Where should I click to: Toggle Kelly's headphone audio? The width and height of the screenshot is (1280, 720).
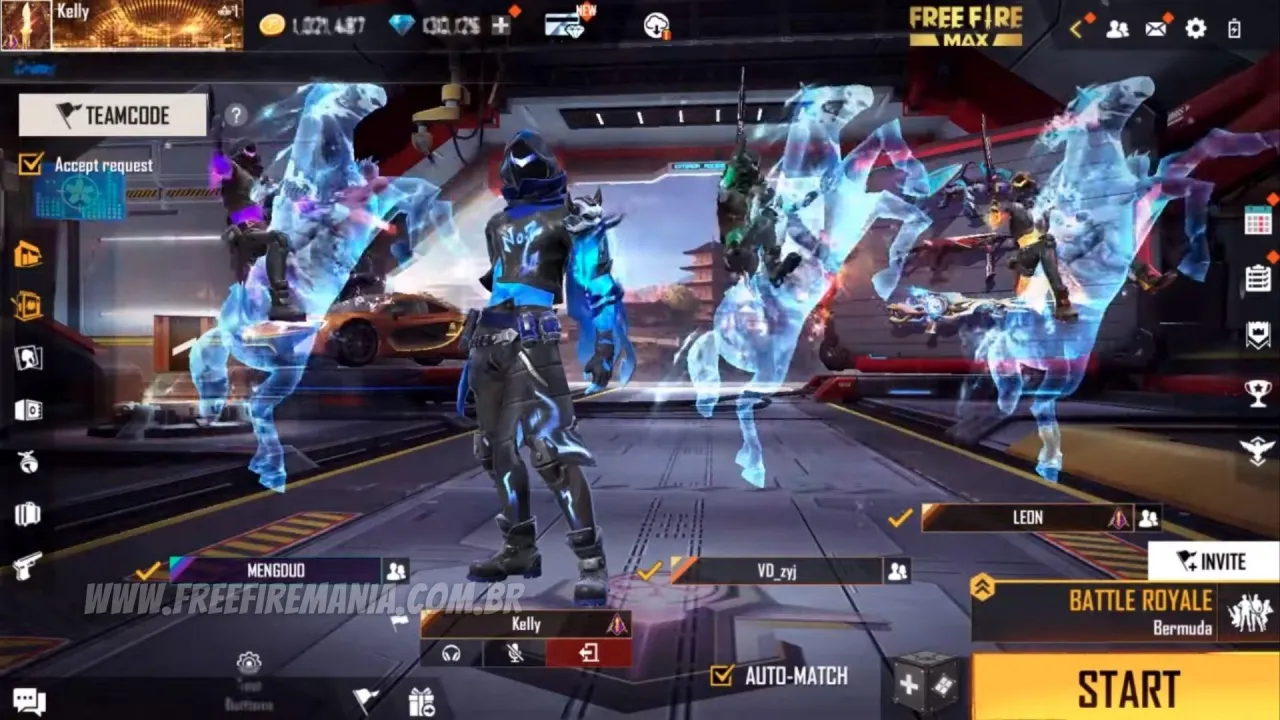[451, 653]
